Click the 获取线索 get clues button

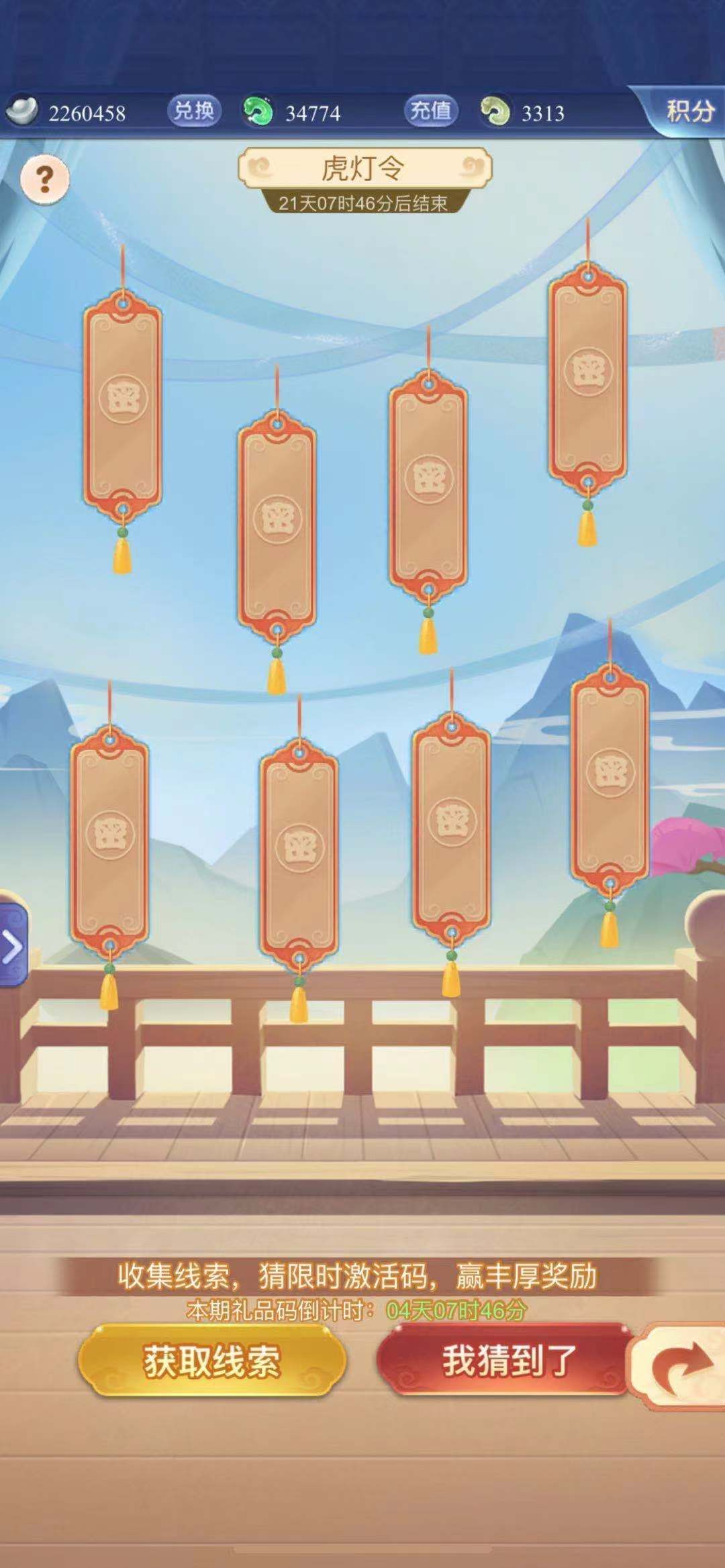pos(211,1361)
